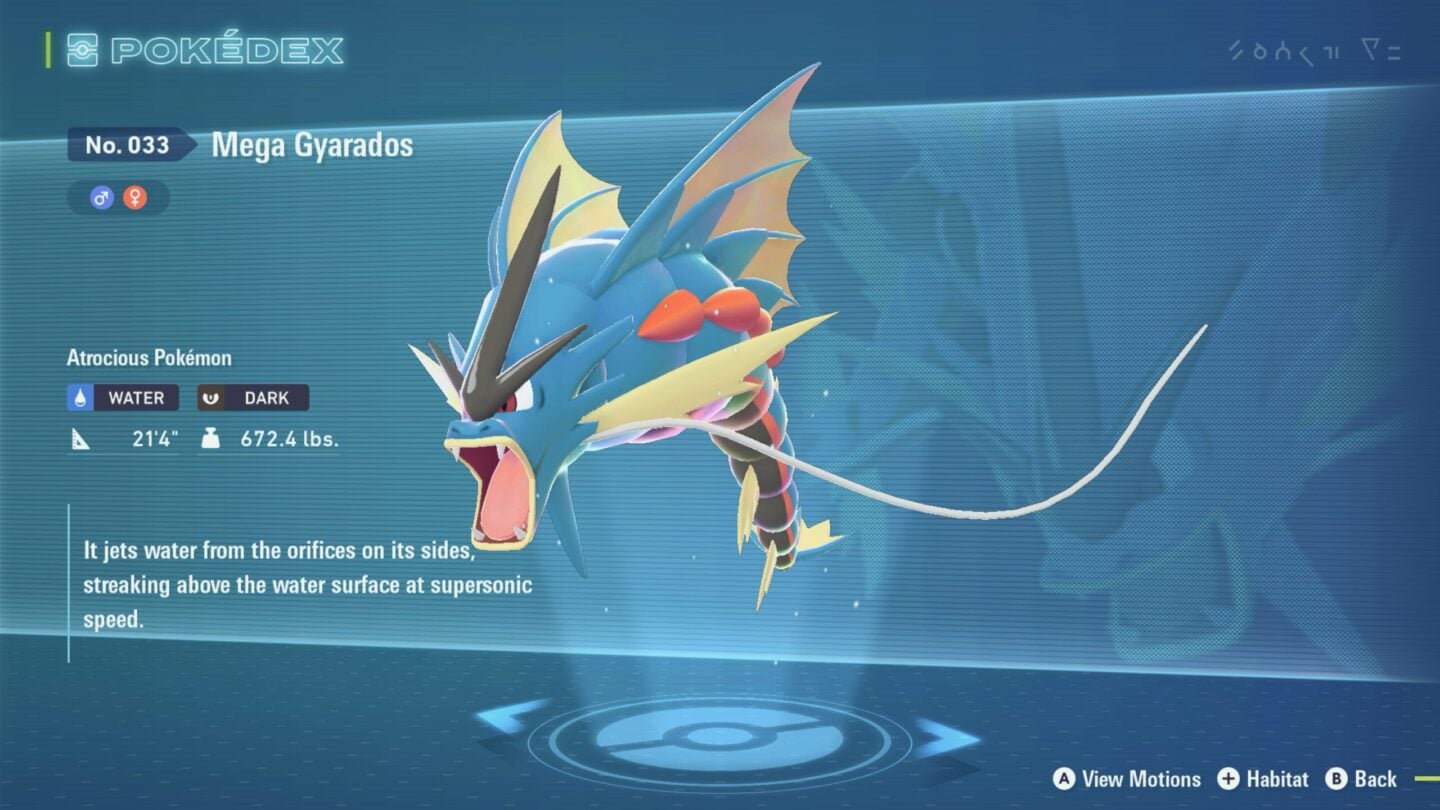Screen dimensions: 1440x810
Task: Click the Water droplet type icon
Action: click(82, 397)
